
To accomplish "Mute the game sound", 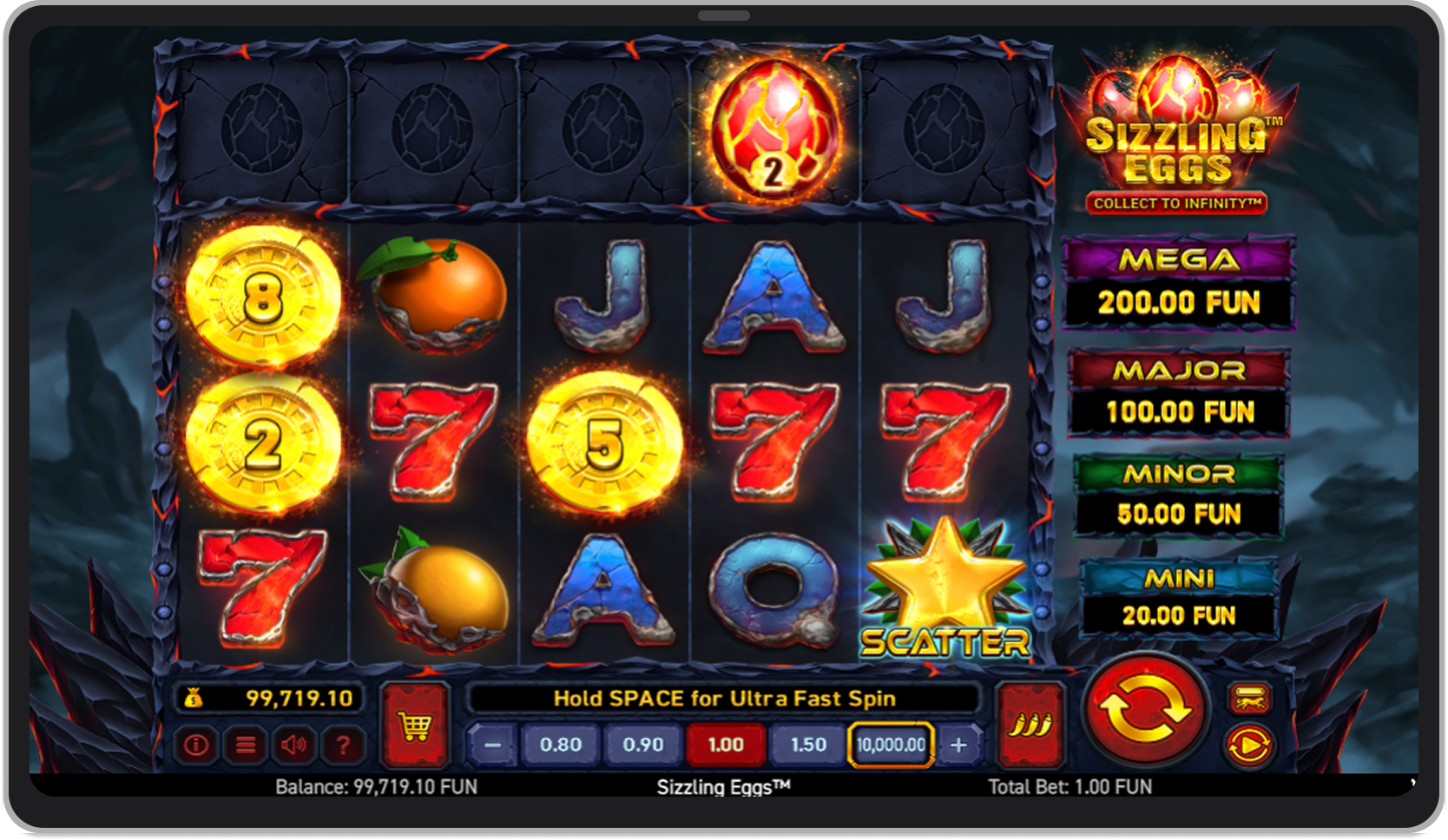I will [294, 745].
